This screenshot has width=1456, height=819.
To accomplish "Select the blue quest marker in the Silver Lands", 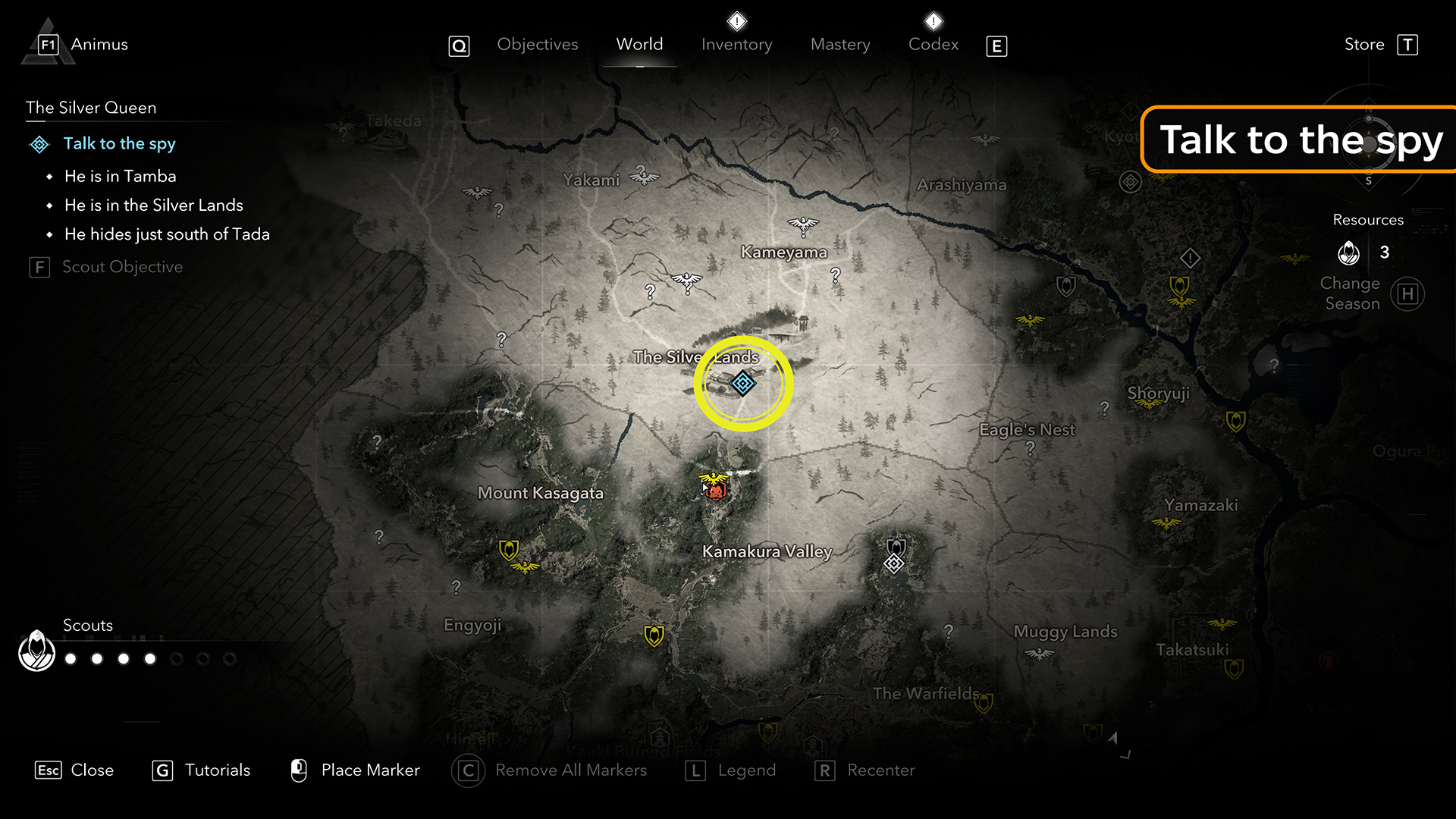I will (x=742, y=384).
